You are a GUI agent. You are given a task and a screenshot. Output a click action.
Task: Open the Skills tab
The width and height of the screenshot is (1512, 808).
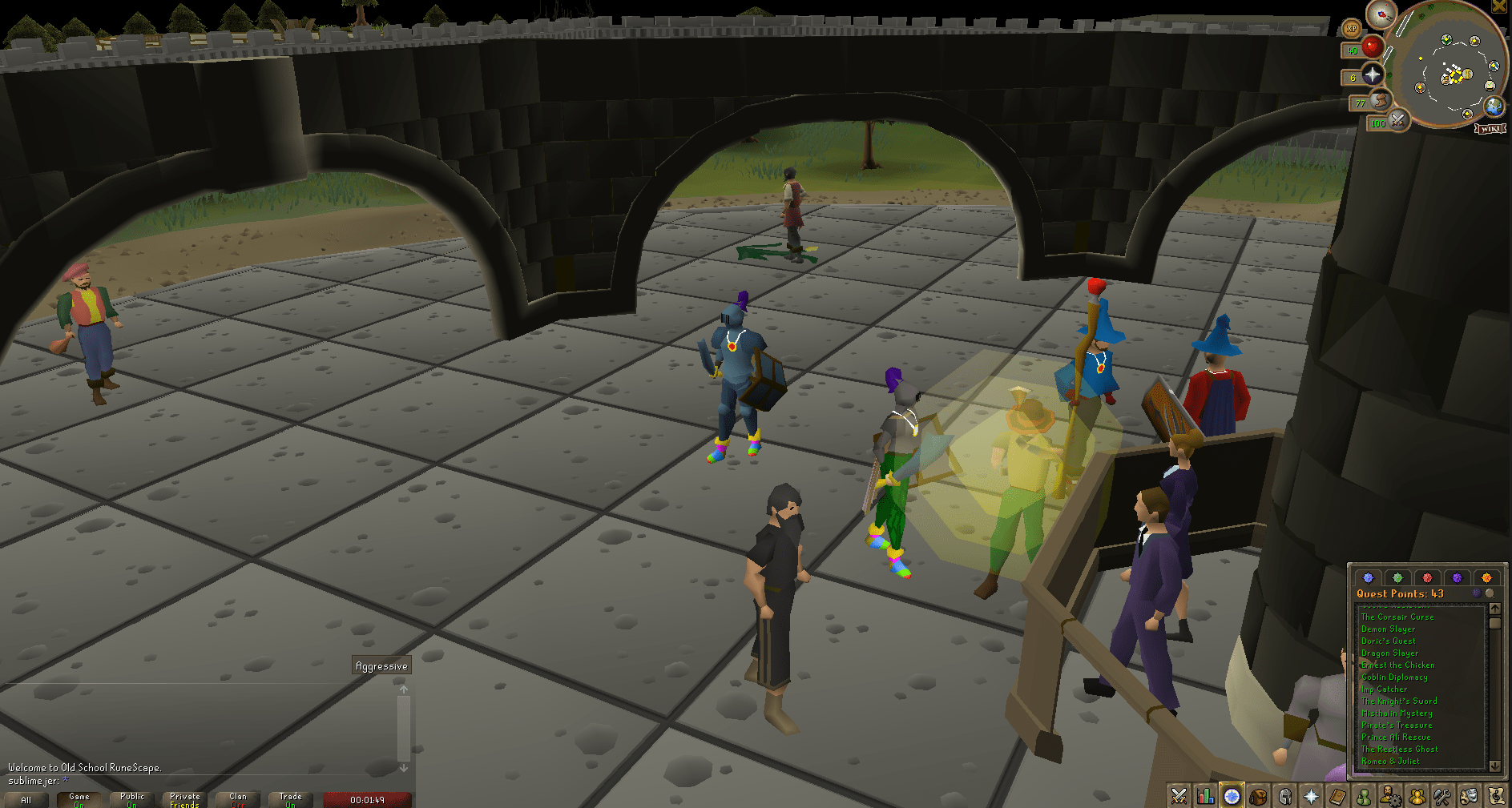[x=1204, y=796]
